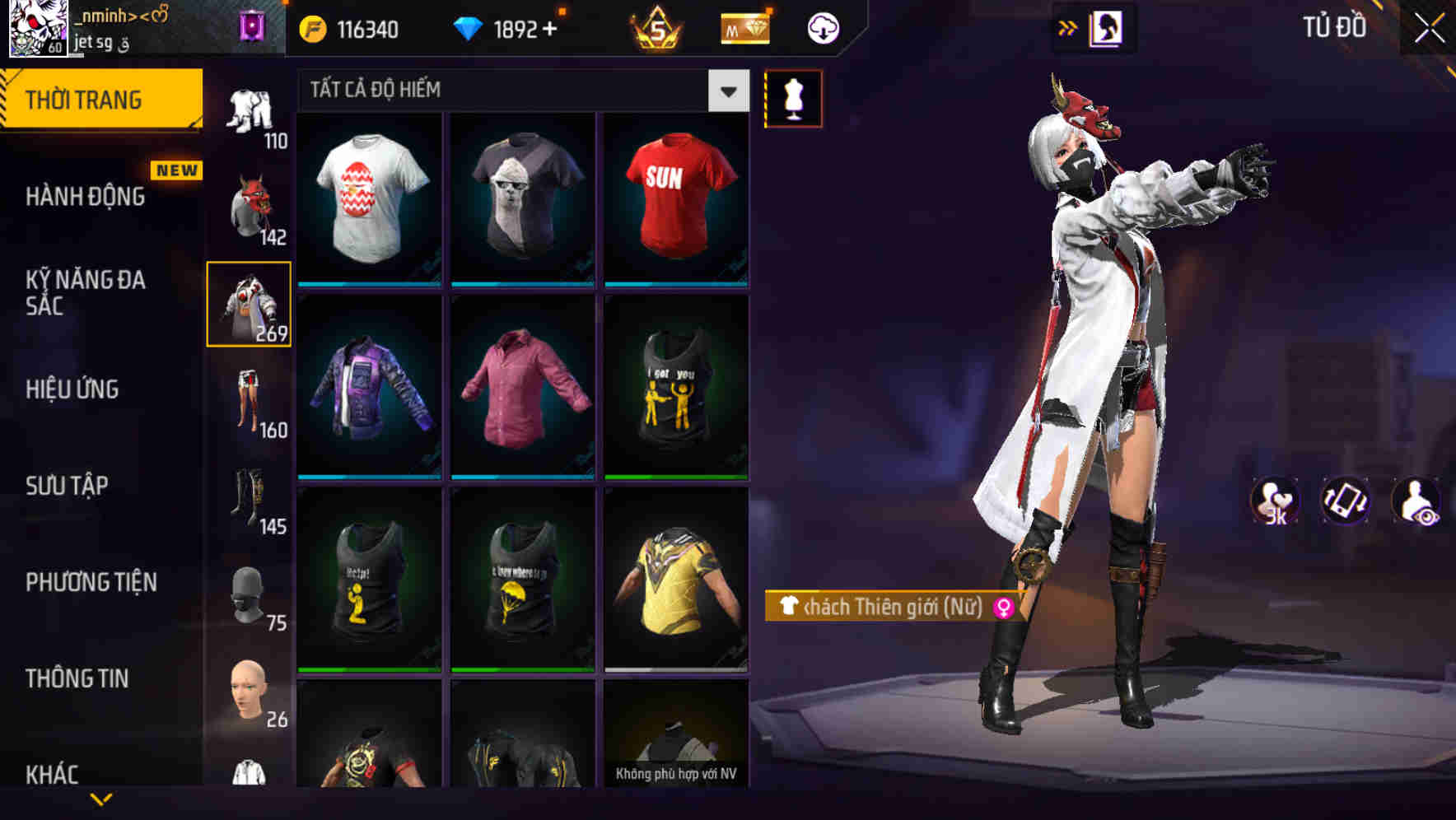Select the red SUN t-shirt thumbnail
Screen dimensions: 1456x820
point(677,198)
